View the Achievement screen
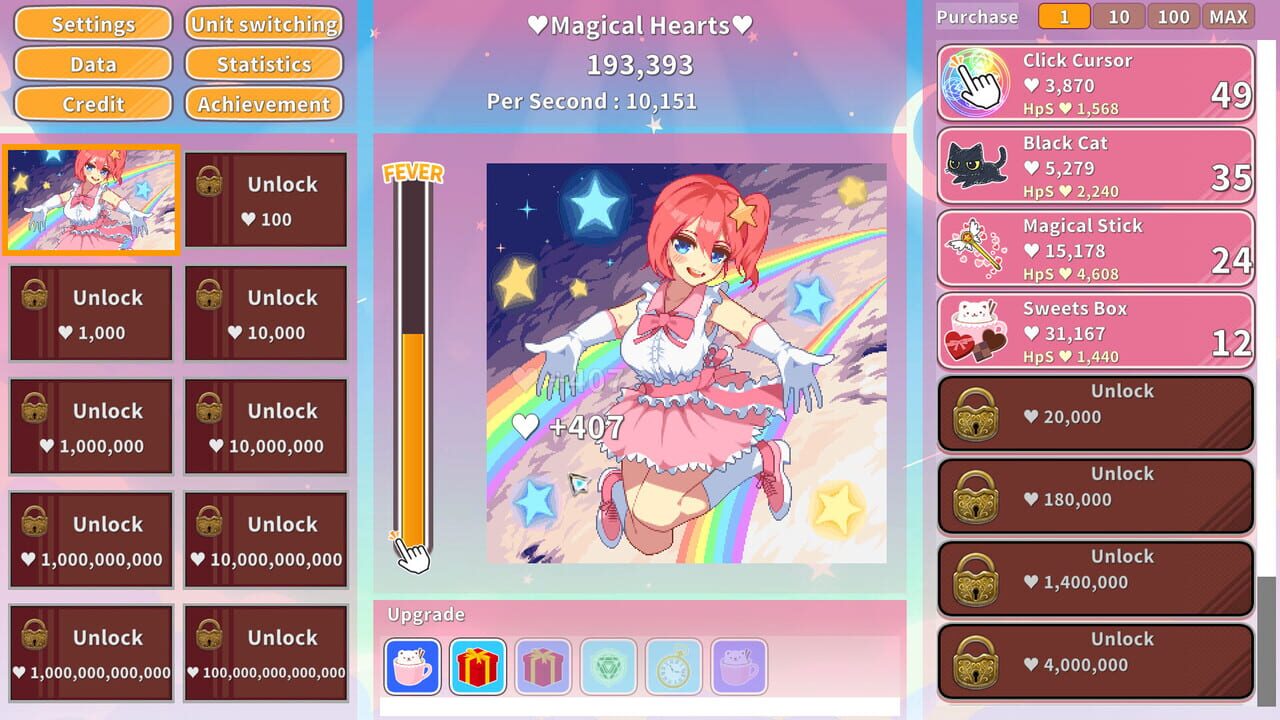 coord(263,103)
